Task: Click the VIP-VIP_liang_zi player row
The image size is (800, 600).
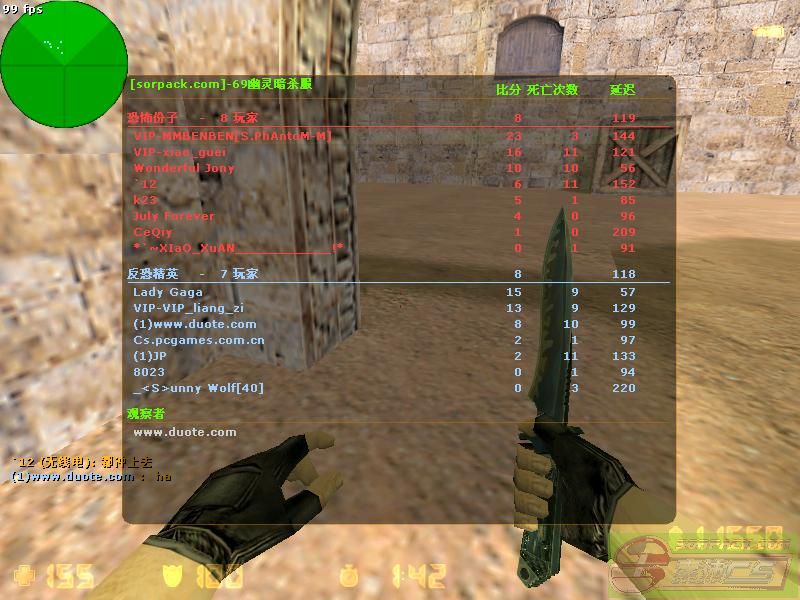Action: (x=188, y=308)
